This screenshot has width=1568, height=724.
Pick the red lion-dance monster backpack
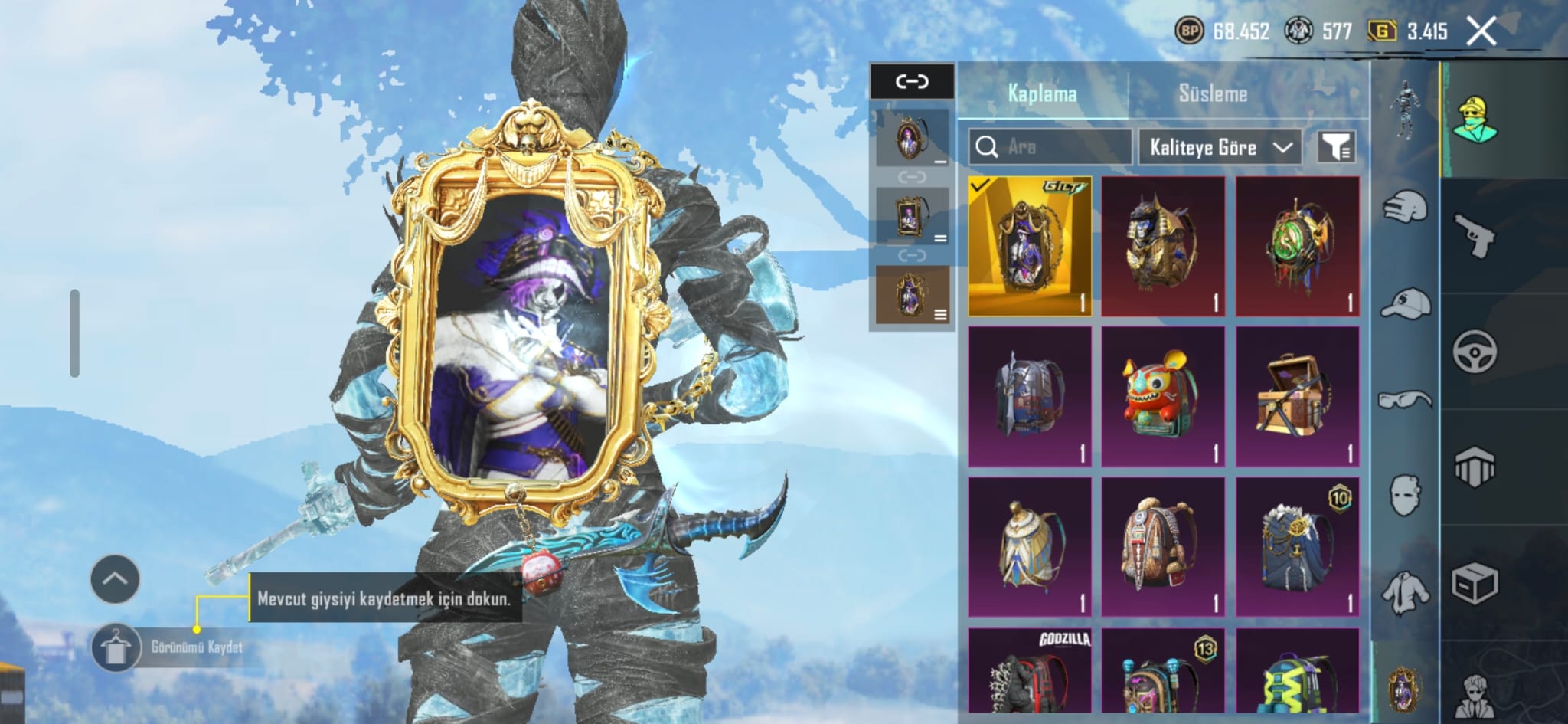click(1163, 397)
